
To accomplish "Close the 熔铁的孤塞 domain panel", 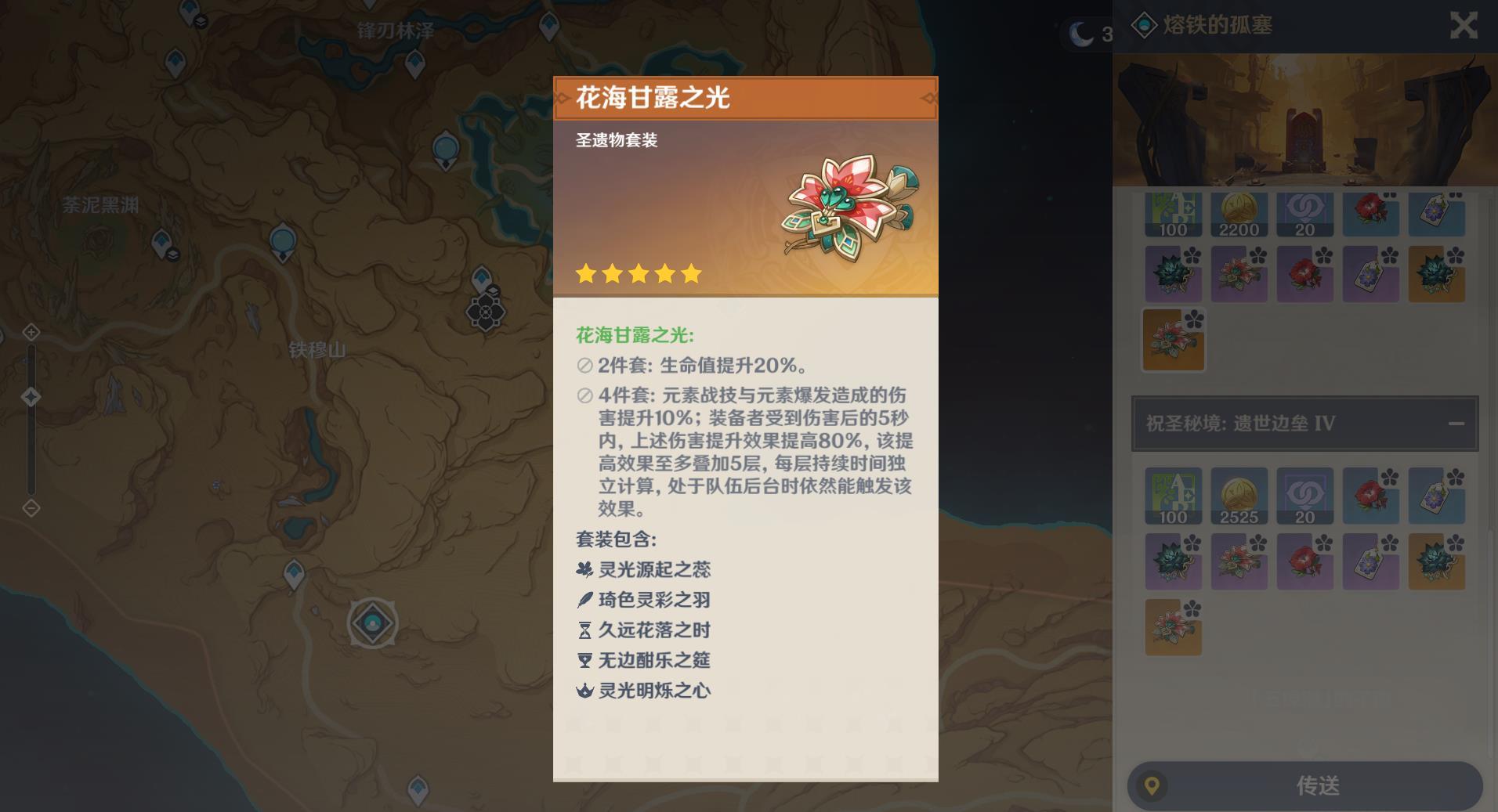I will pyautogui.click(x=1464, y=25).
